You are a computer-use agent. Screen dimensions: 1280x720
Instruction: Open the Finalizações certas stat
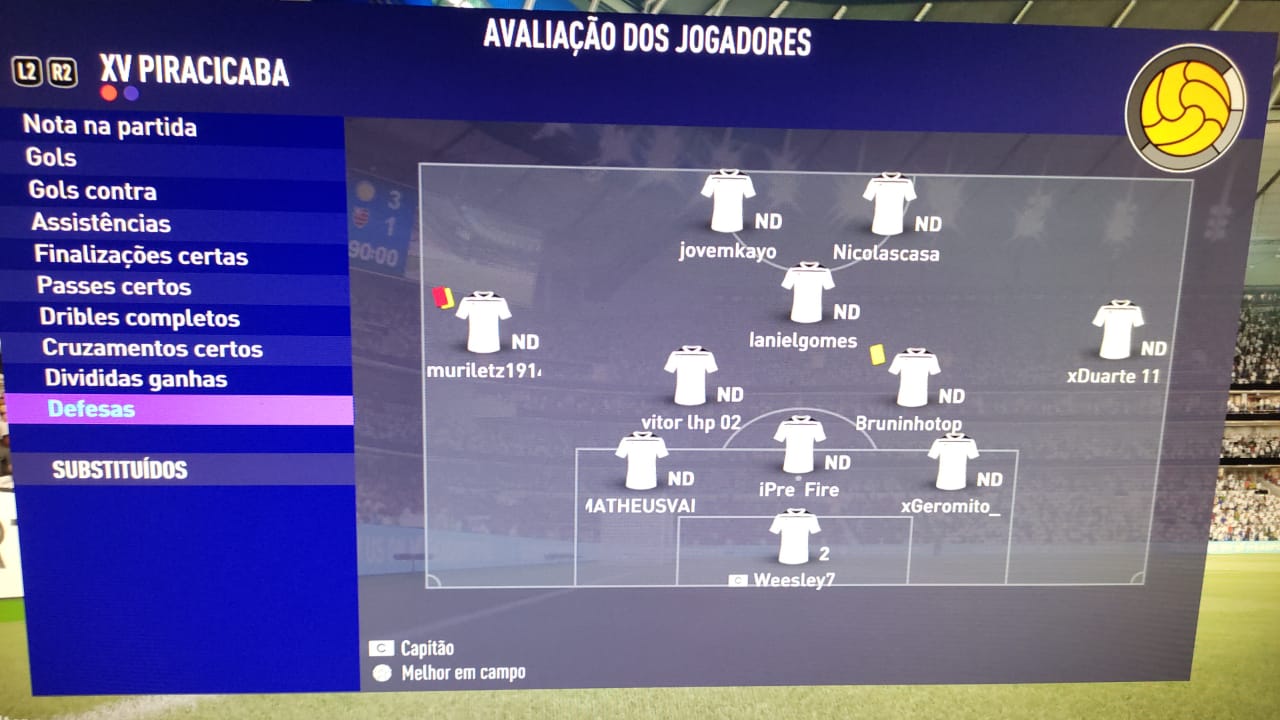(140, 255)
